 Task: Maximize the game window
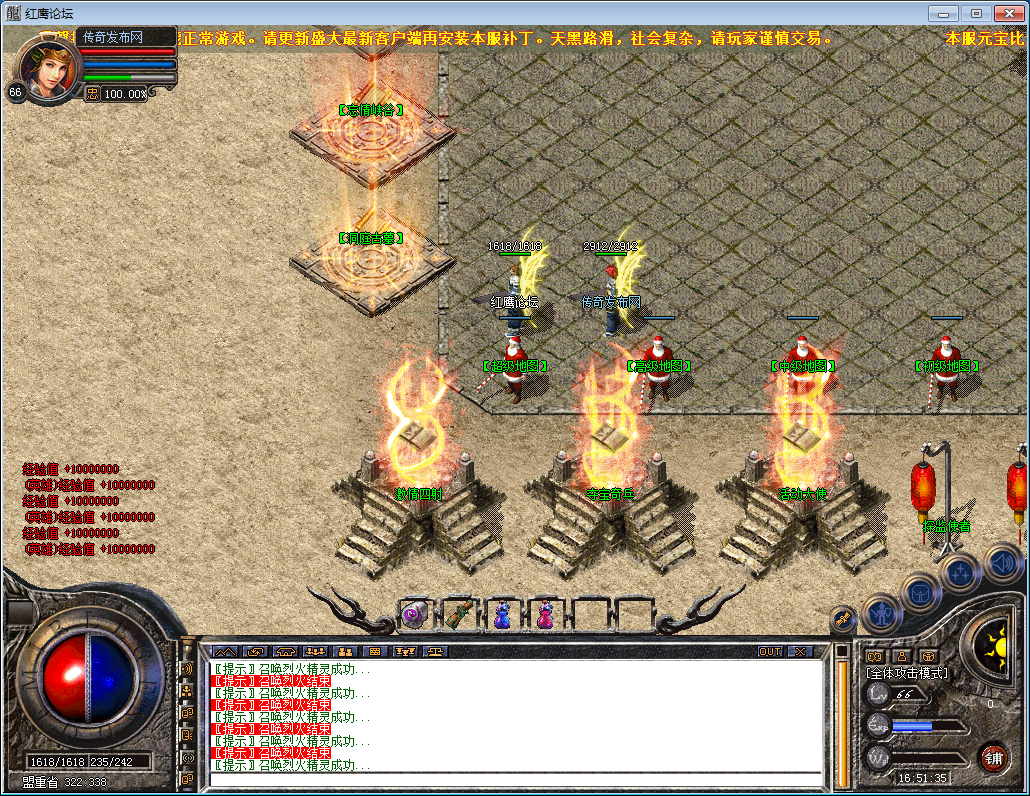coord(977,13)
